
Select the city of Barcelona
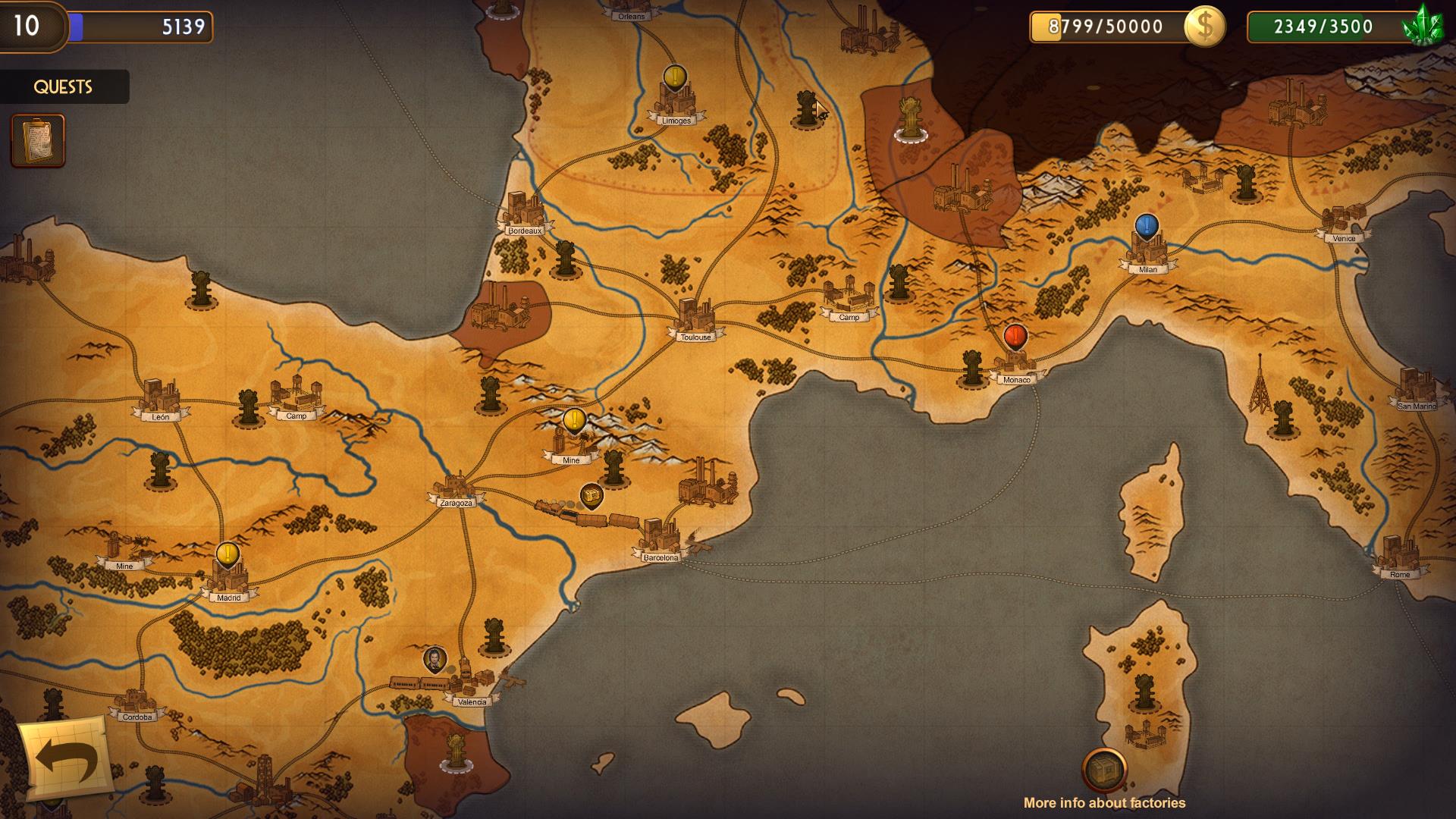(660, 540)
